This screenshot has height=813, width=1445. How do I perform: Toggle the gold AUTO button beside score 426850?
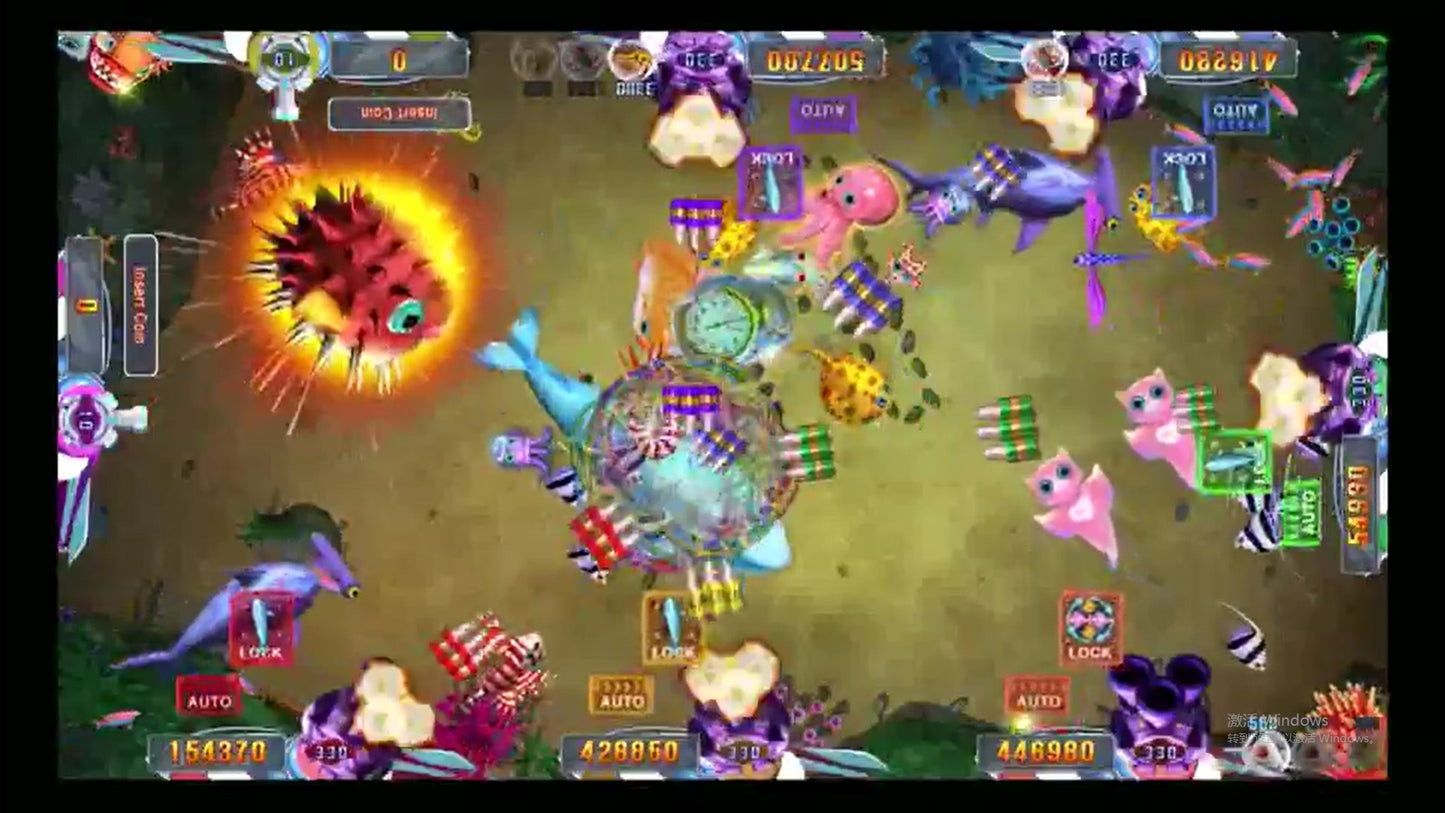point(621,696)
